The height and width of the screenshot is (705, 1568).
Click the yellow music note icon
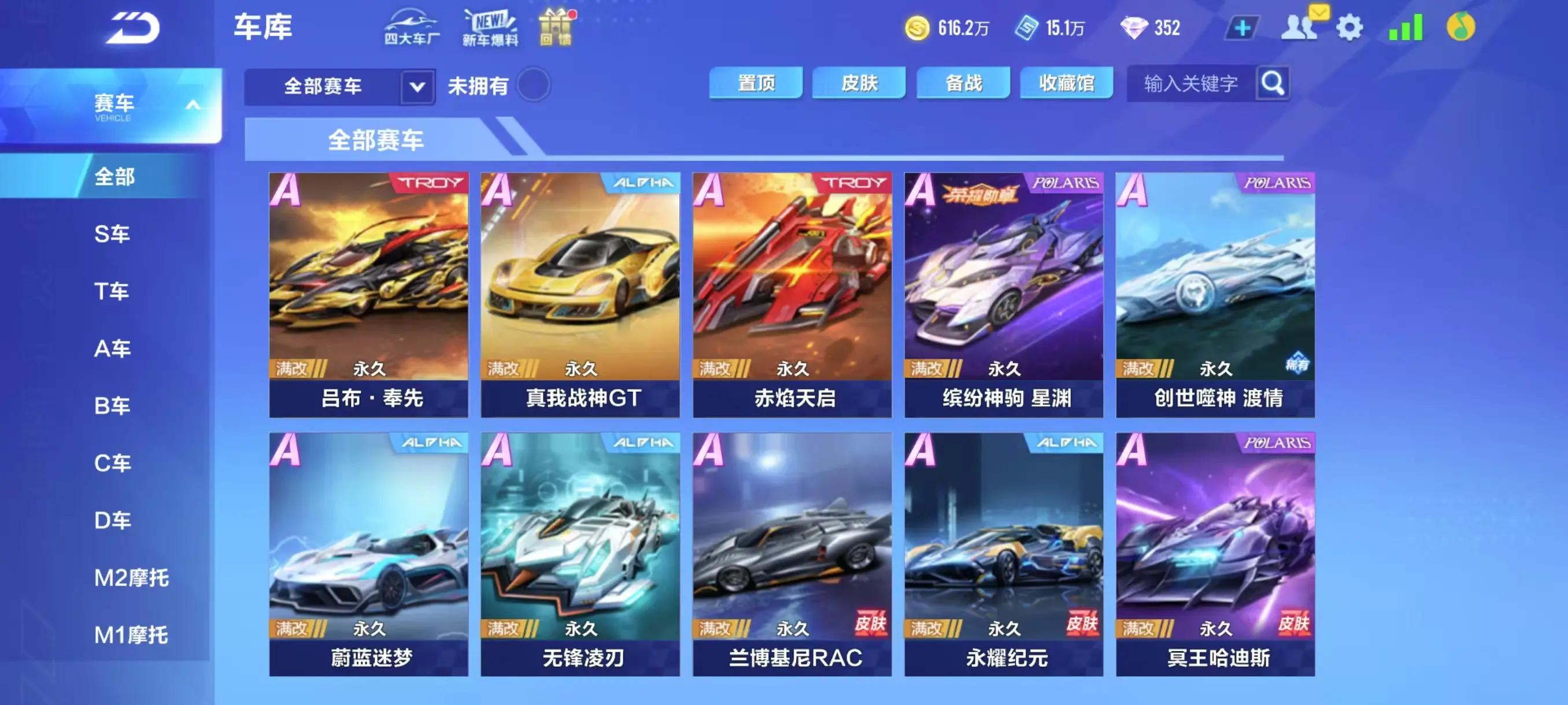1462,27
